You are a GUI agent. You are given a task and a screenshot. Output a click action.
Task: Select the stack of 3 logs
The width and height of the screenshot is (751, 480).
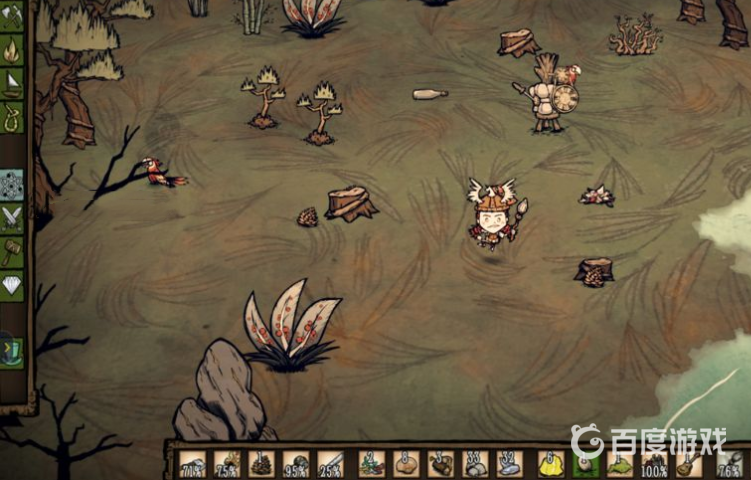441,464
